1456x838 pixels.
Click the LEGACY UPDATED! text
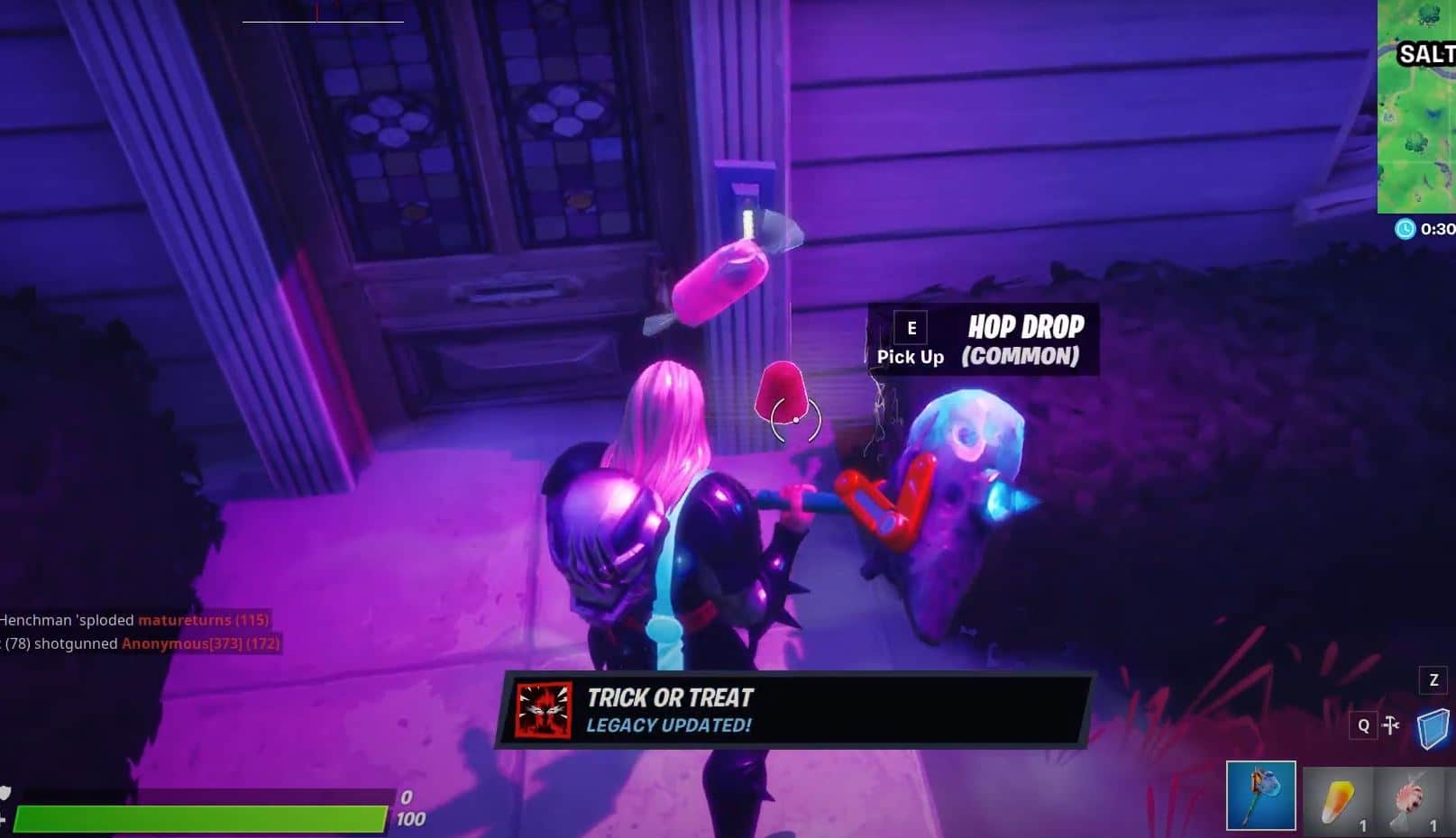[x=668, y=724]
